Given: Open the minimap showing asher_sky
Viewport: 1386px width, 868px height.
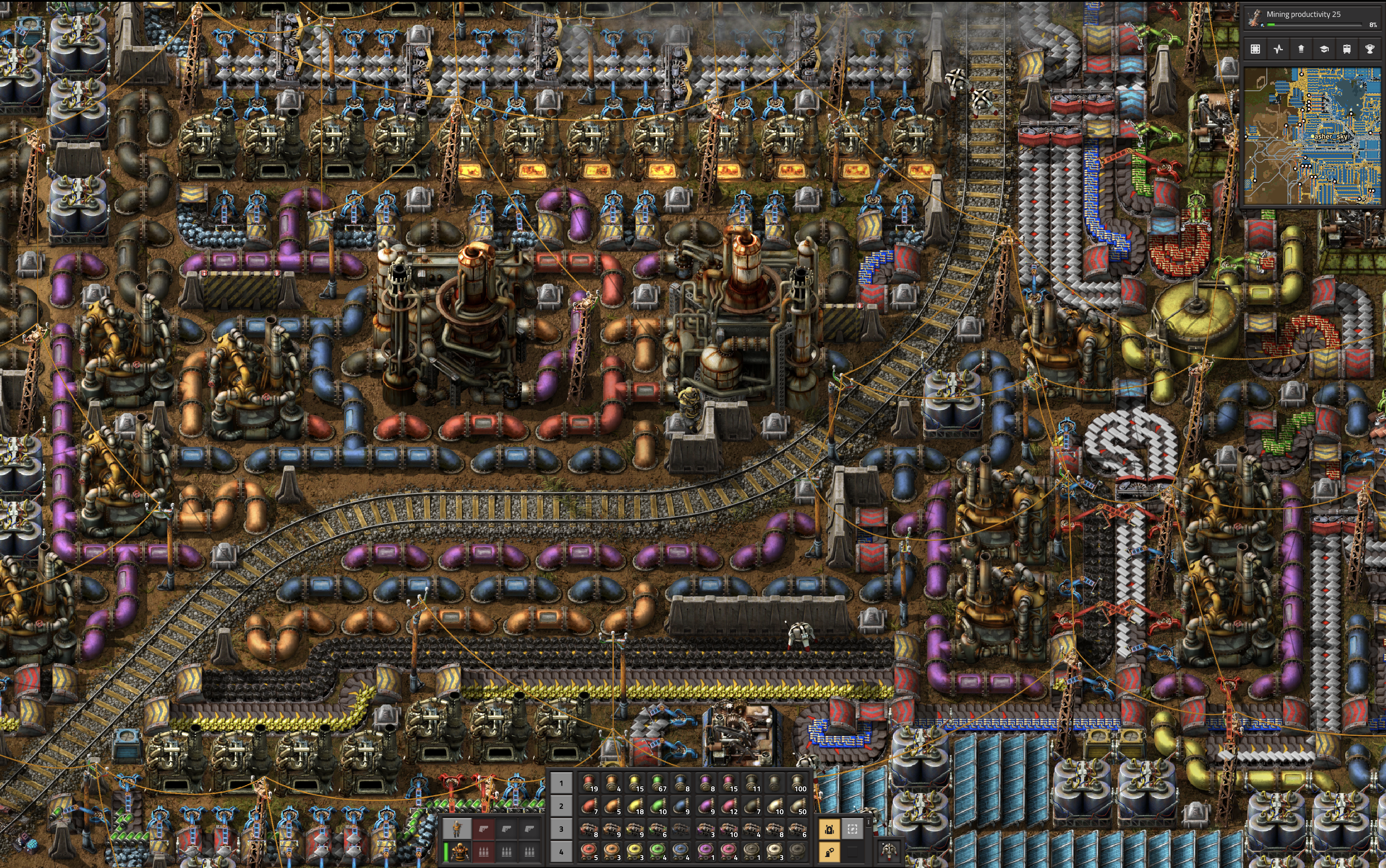Looking at the screenshot, I should [1312, 136].
